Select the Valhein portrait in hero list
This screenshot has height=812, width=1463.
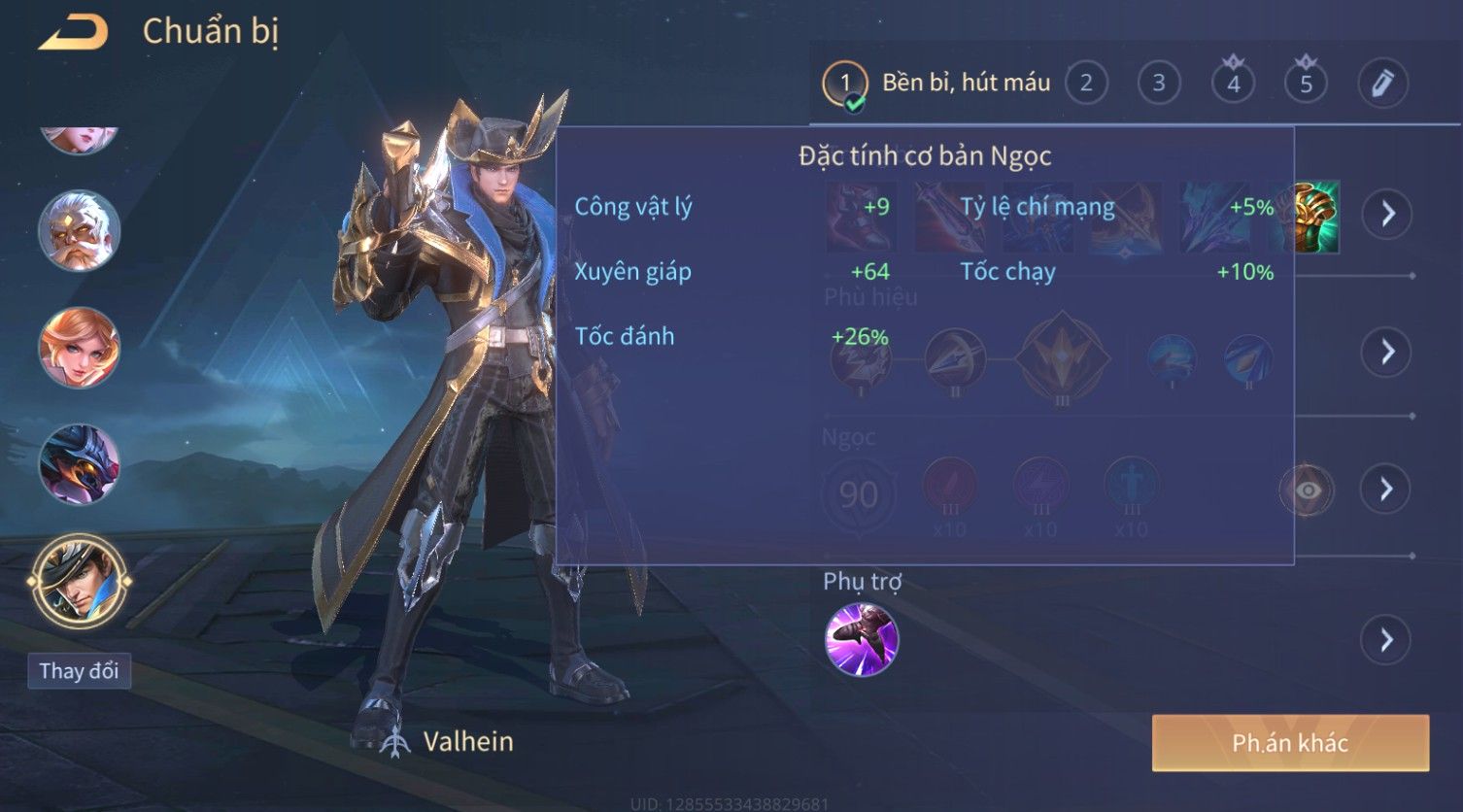coord(79,581)
